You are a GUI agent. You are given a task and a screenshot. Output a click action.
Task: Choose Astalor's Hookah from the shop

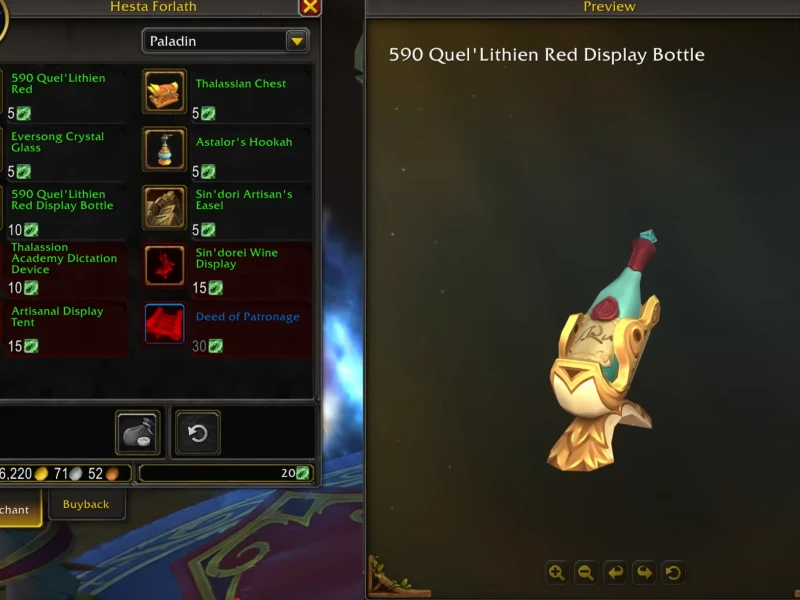click(x=164, y=149)
